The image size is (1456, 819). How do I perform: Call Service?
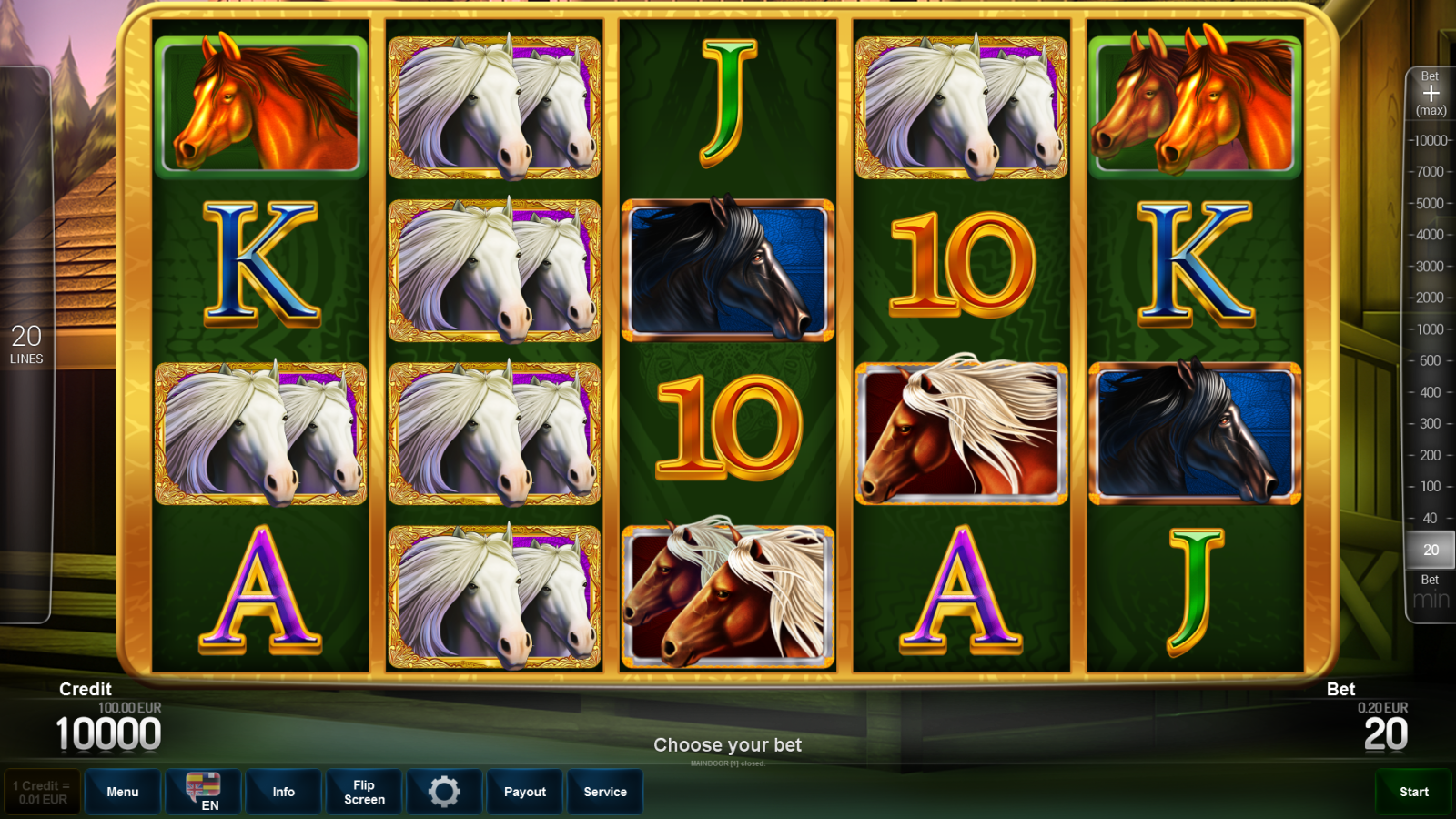[x=605, y=792]
